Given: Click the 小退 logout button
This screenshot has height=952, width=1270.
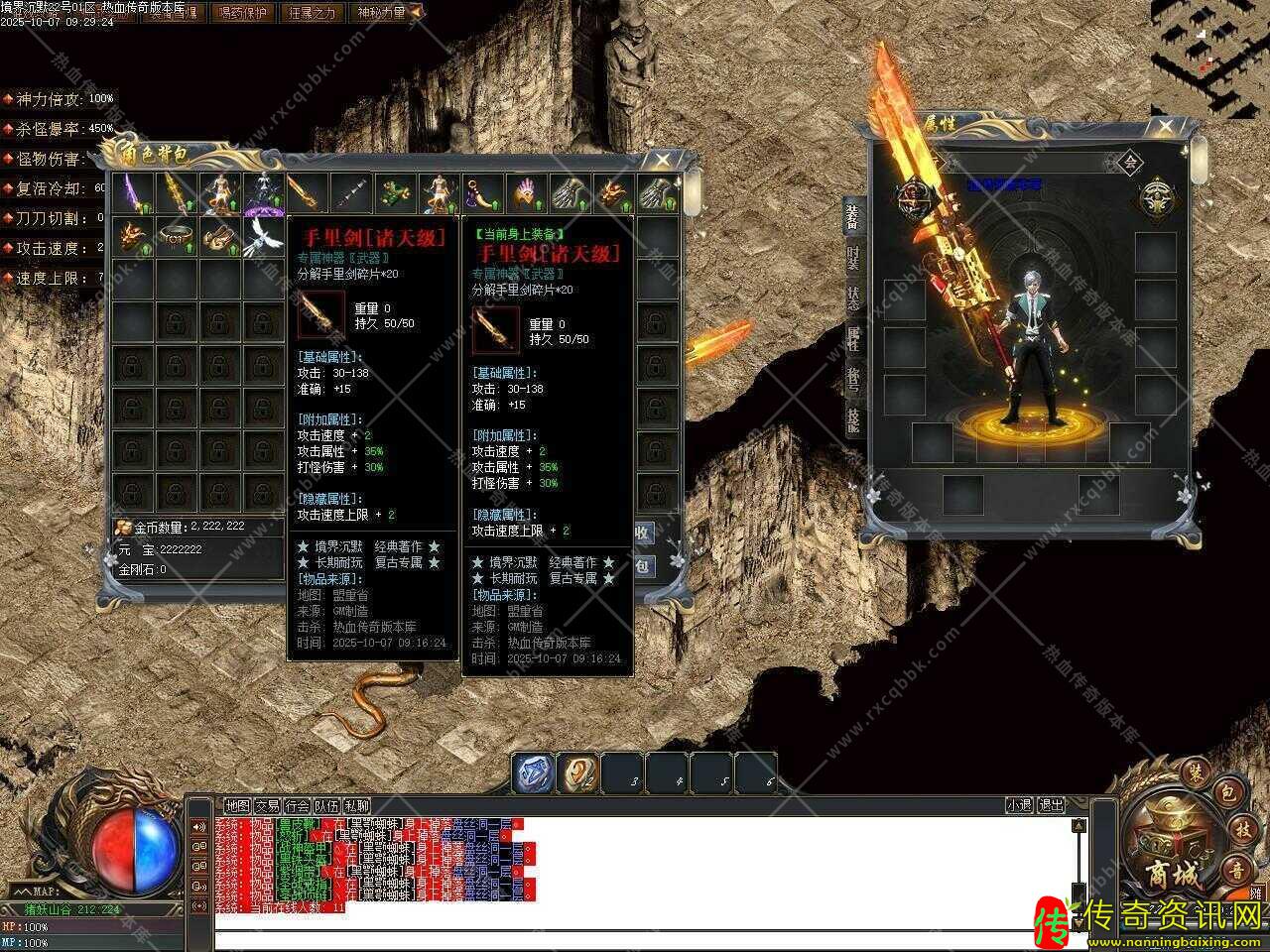Looking at the screenshot, I should tap(1019, 806).
